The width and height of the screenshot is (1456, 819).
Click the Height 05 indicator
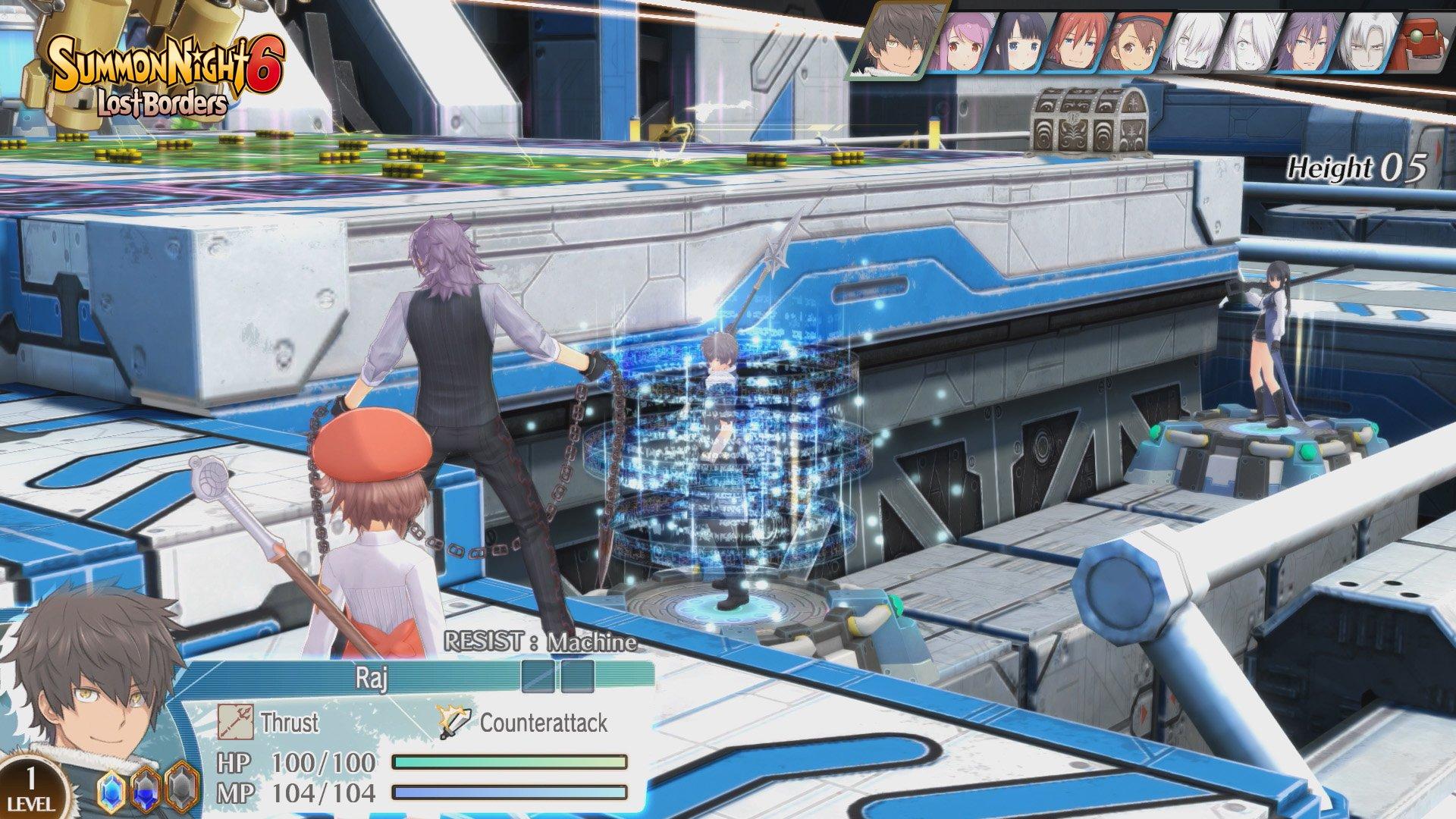pyautogui.click(x=1357, y=167)
